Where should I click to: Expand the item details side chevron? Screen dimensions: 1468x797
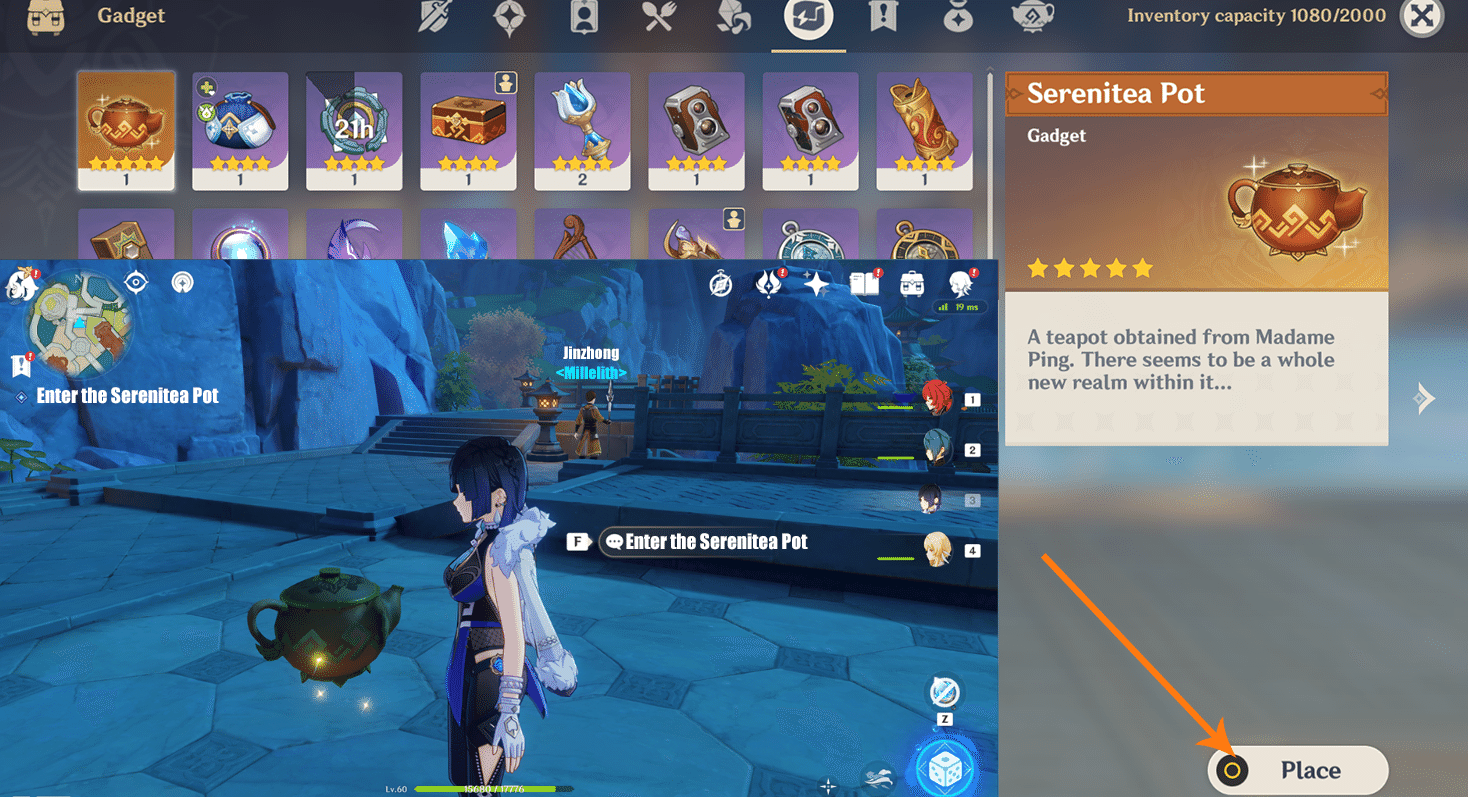point(1424,397)
